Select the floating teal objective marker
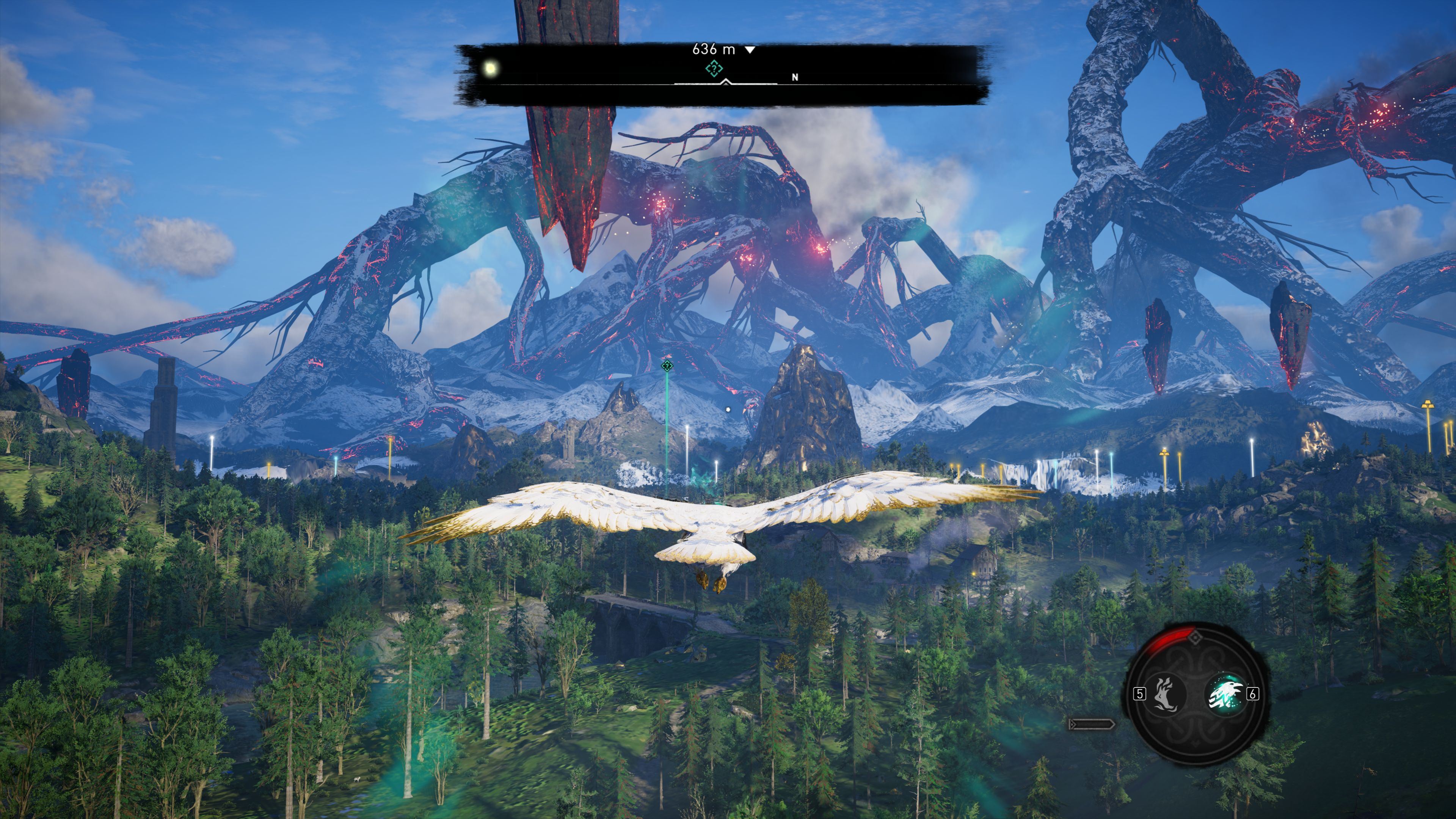The image size is (1456, 819). [x=667, y=366]
